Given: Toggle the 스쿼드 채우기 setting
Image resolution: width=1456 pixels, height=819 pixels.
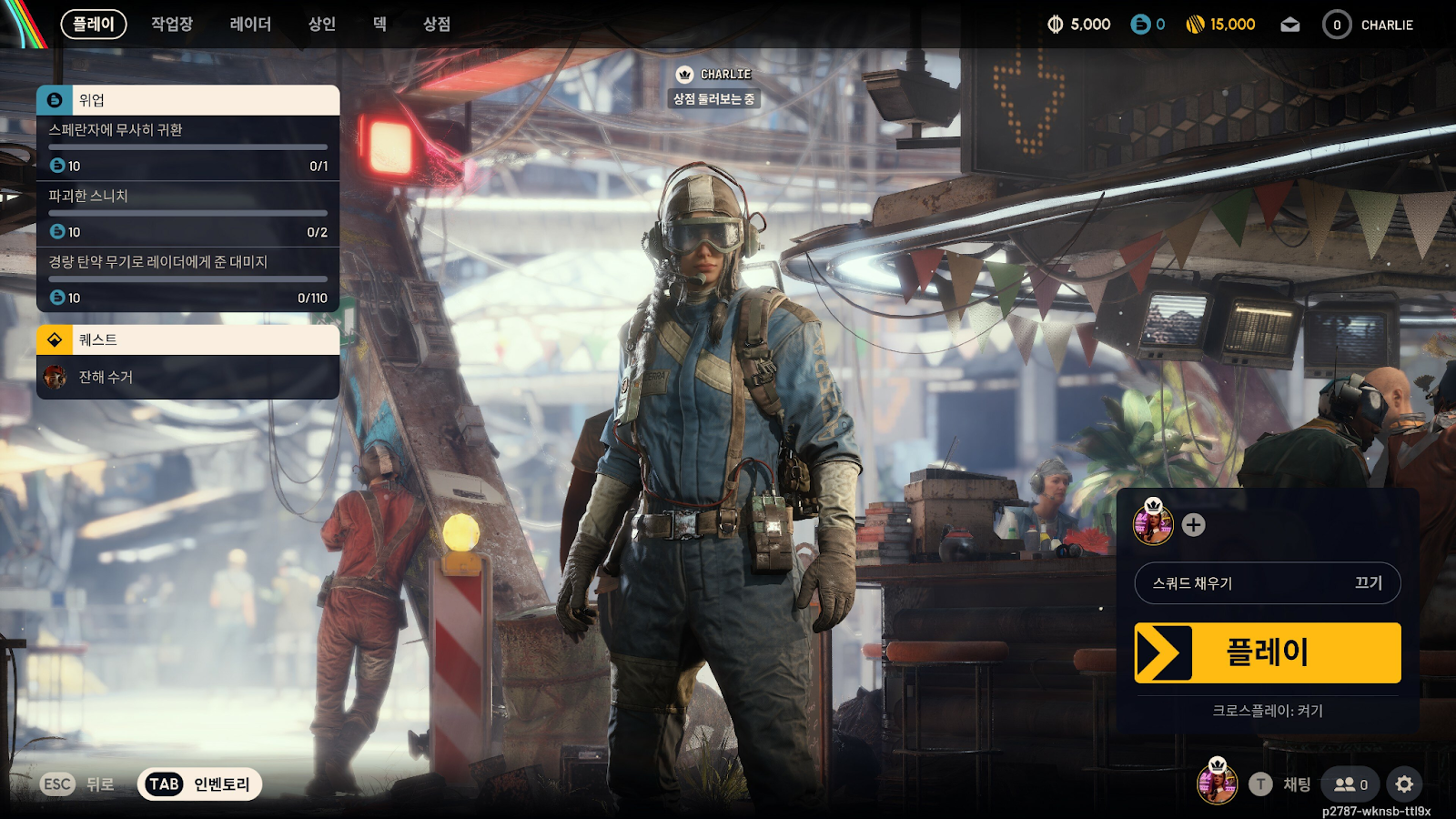Looking at the screenshot, I should point(1267,583).
